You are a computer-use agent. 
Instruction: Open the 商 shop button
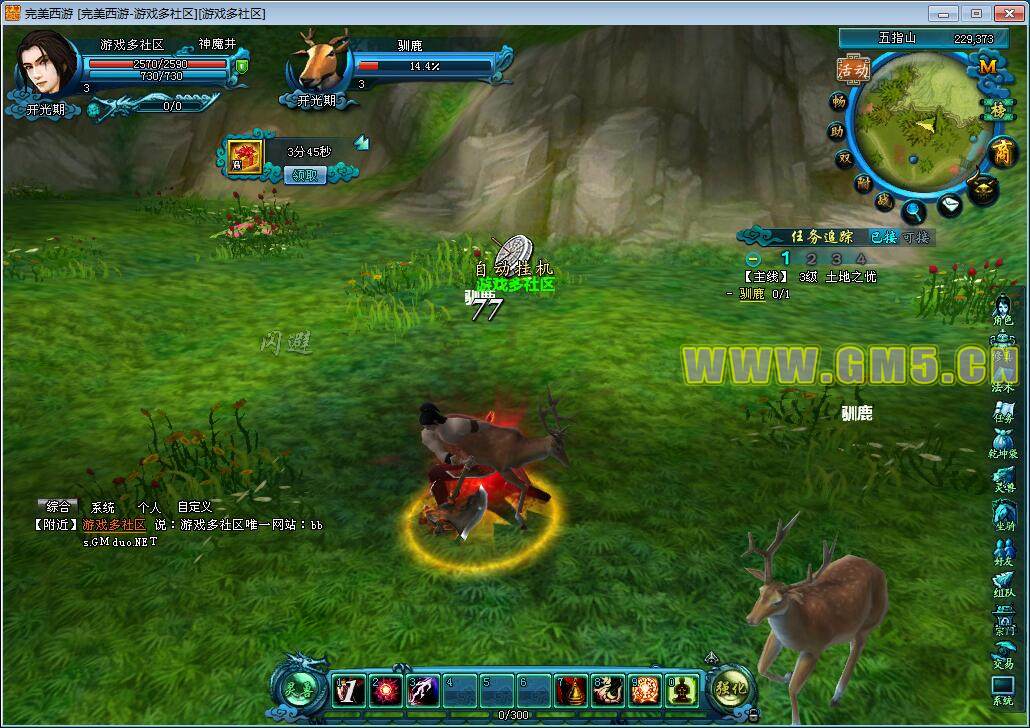1001,152
